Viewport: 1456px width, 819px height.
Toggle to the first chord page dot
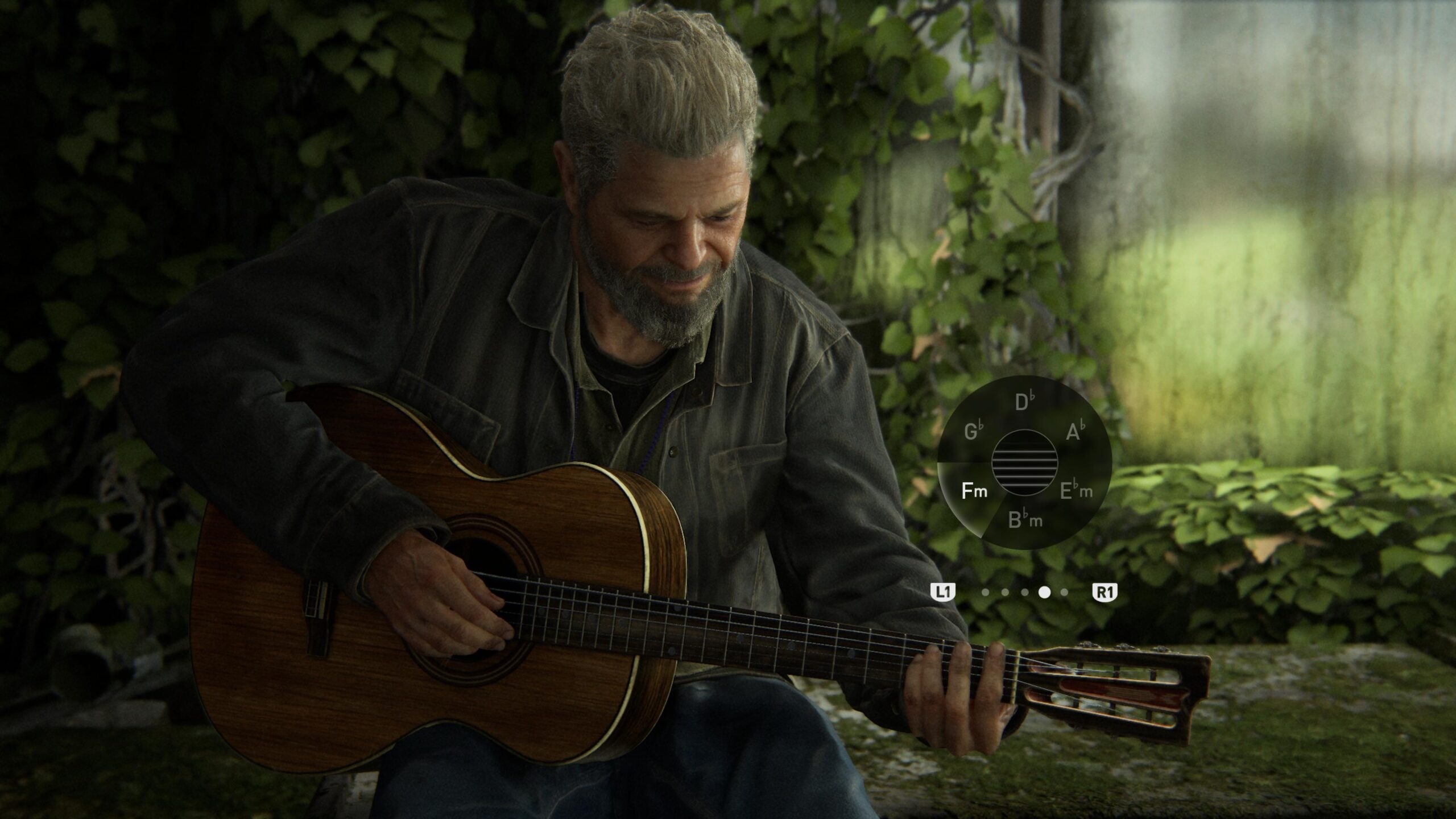tap(985, 593)
